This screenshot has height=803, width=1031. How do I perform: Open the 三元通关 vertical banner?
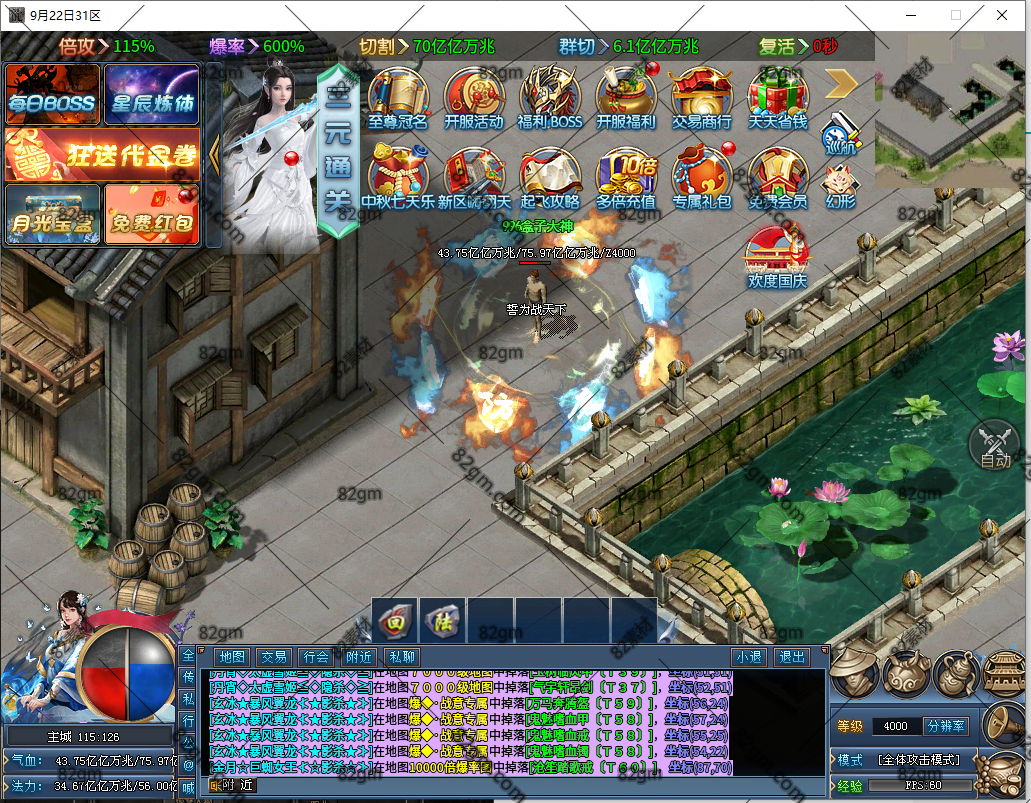tap(338, 152)
